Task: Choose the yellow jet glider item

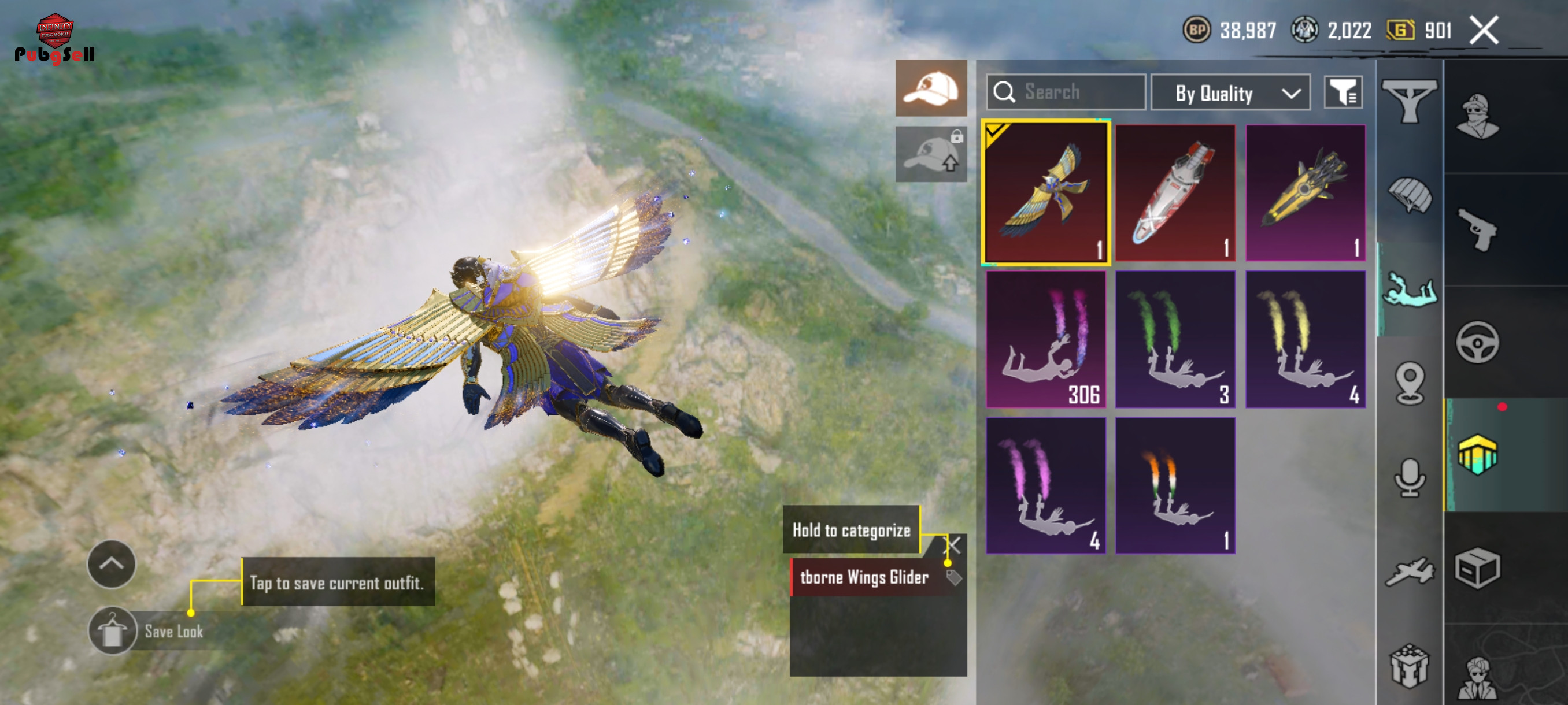Action: (1305, 193)
